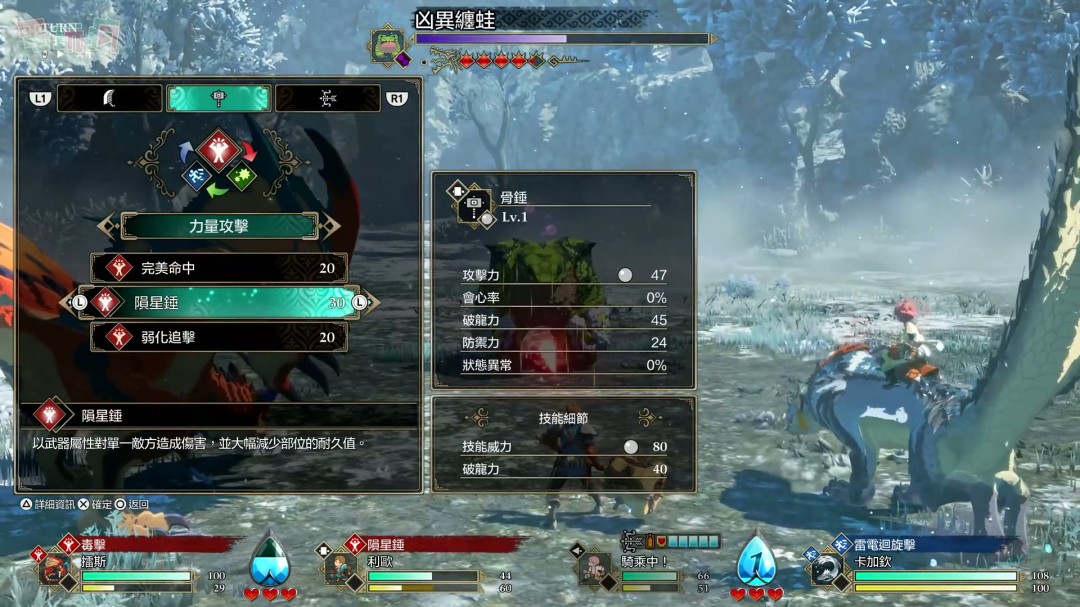Choose the blue speed attack type icon
The width and height of the screenshot is (1080, 607).
196,177
